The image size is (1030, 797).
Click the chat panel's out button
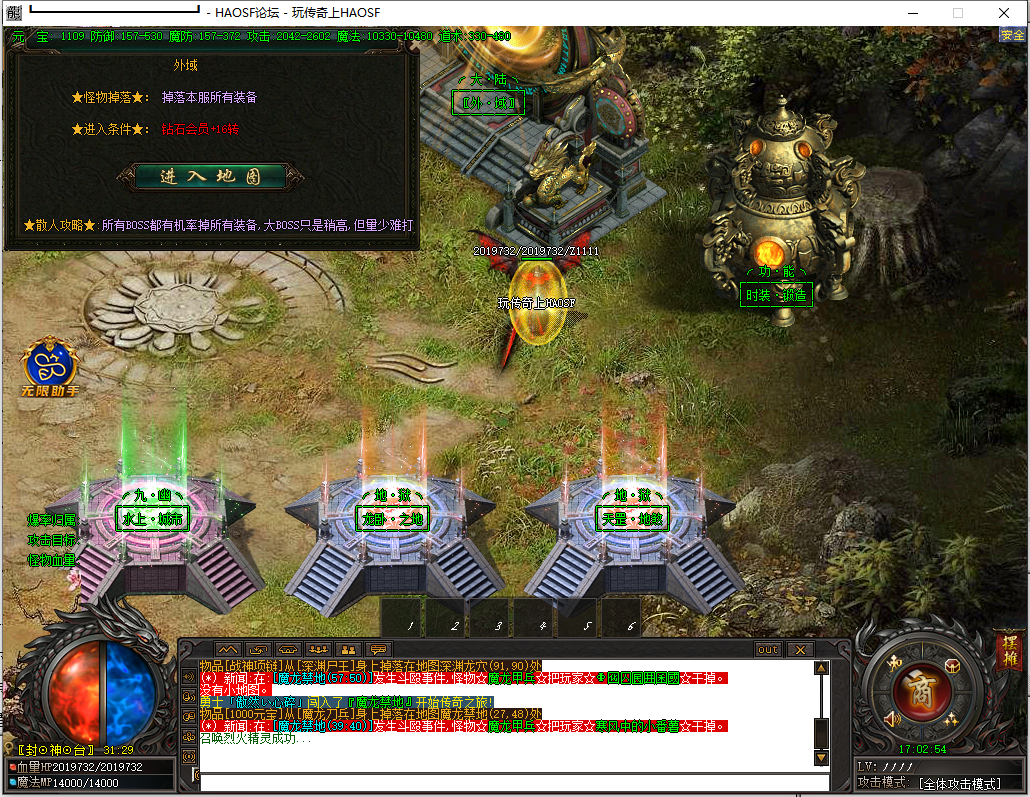(x=767, y=649)
